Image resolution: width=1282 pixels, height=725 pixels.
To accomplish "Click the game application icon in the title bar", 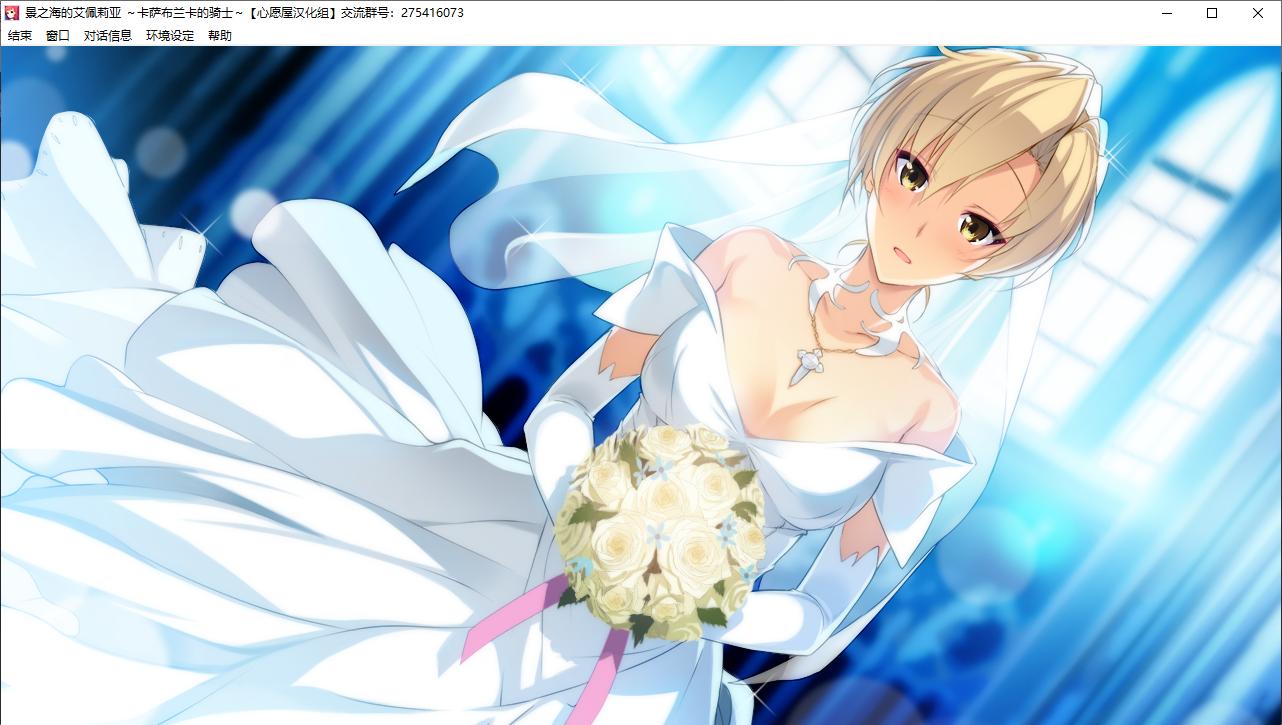I will 12,13.
